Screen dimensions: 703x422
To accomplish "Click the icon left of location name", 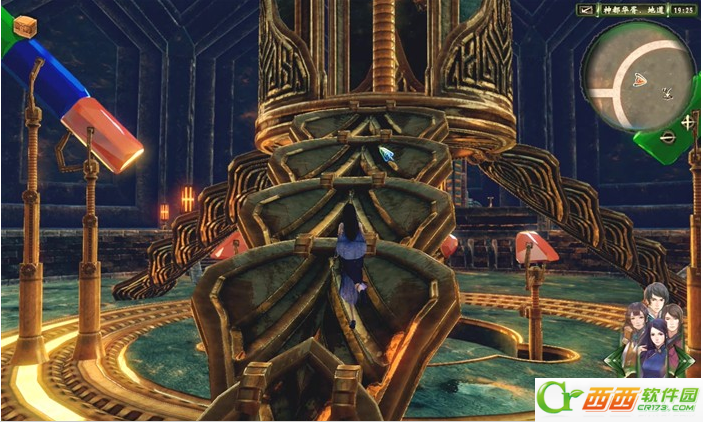I will (586, 10).
